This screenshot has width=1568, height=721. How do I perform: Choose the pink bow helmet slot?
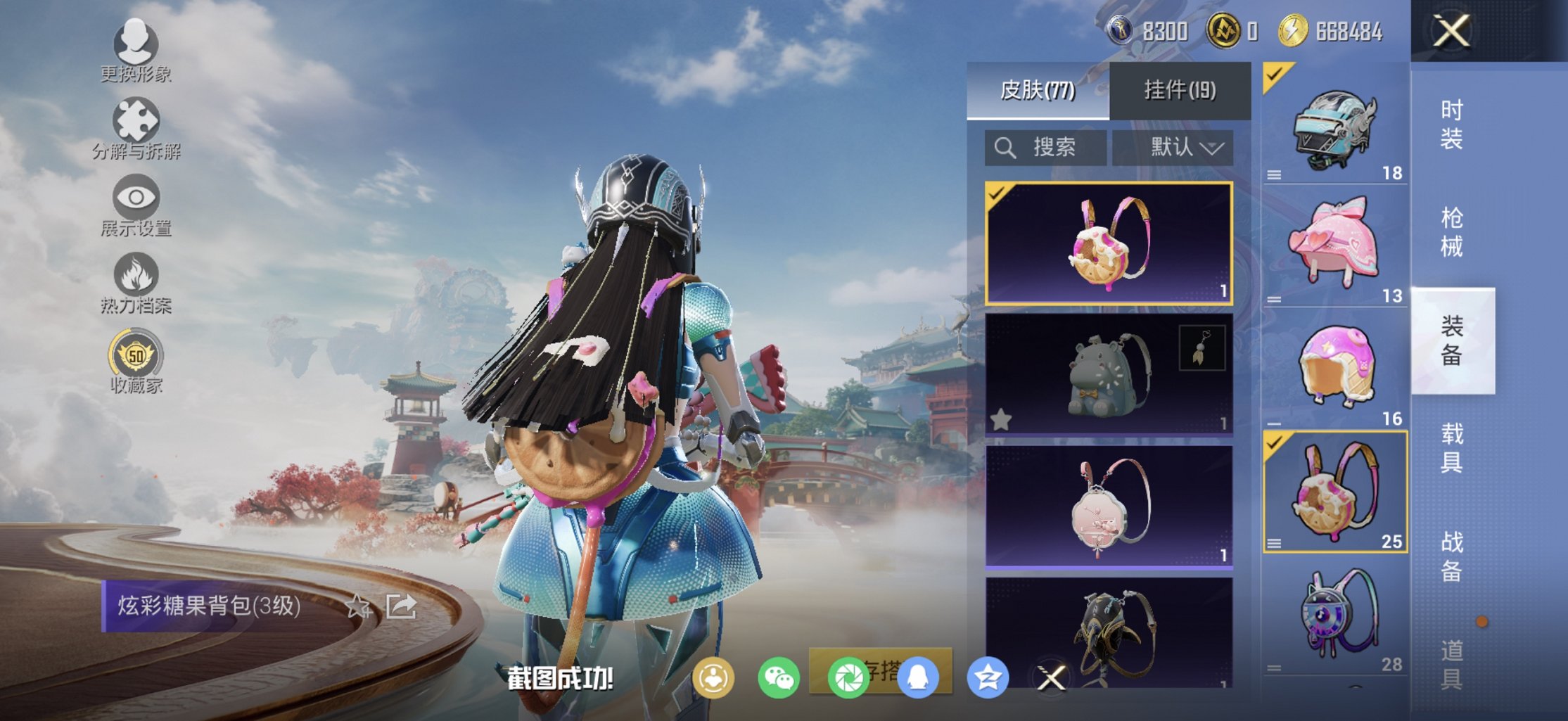tap(1334, 244)
